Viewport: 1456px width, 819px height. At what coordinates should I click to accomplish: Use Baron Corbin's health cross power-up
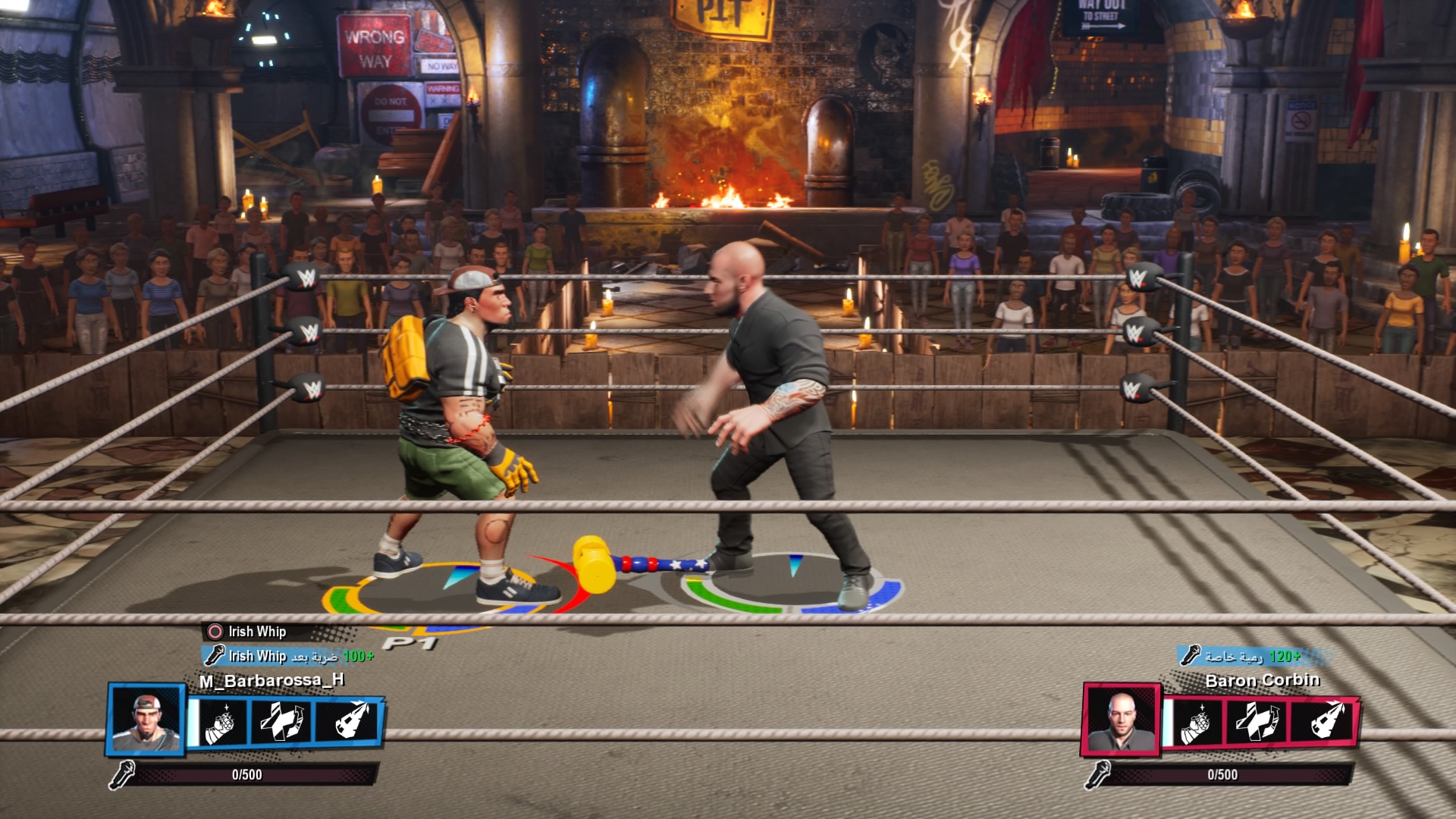click(1256, 721)
